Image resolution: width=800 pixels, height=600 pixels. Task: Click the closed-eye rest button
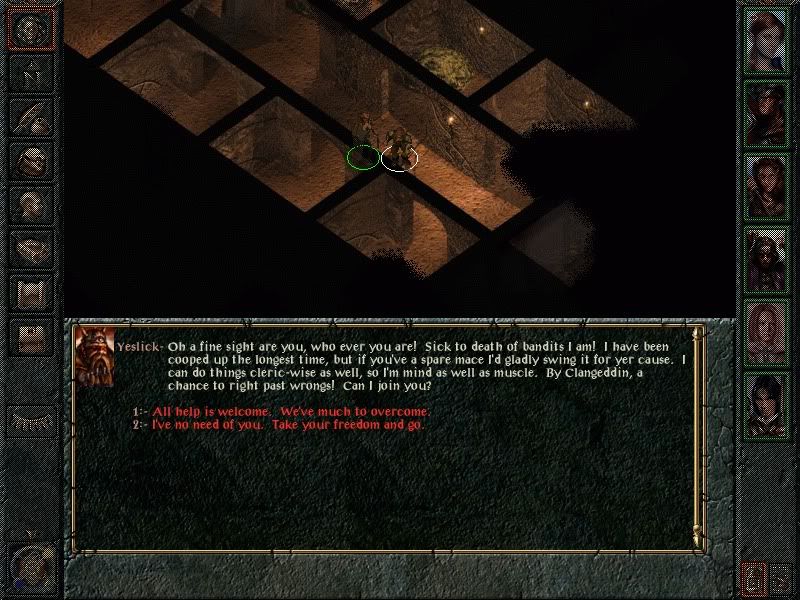[29, 420]
